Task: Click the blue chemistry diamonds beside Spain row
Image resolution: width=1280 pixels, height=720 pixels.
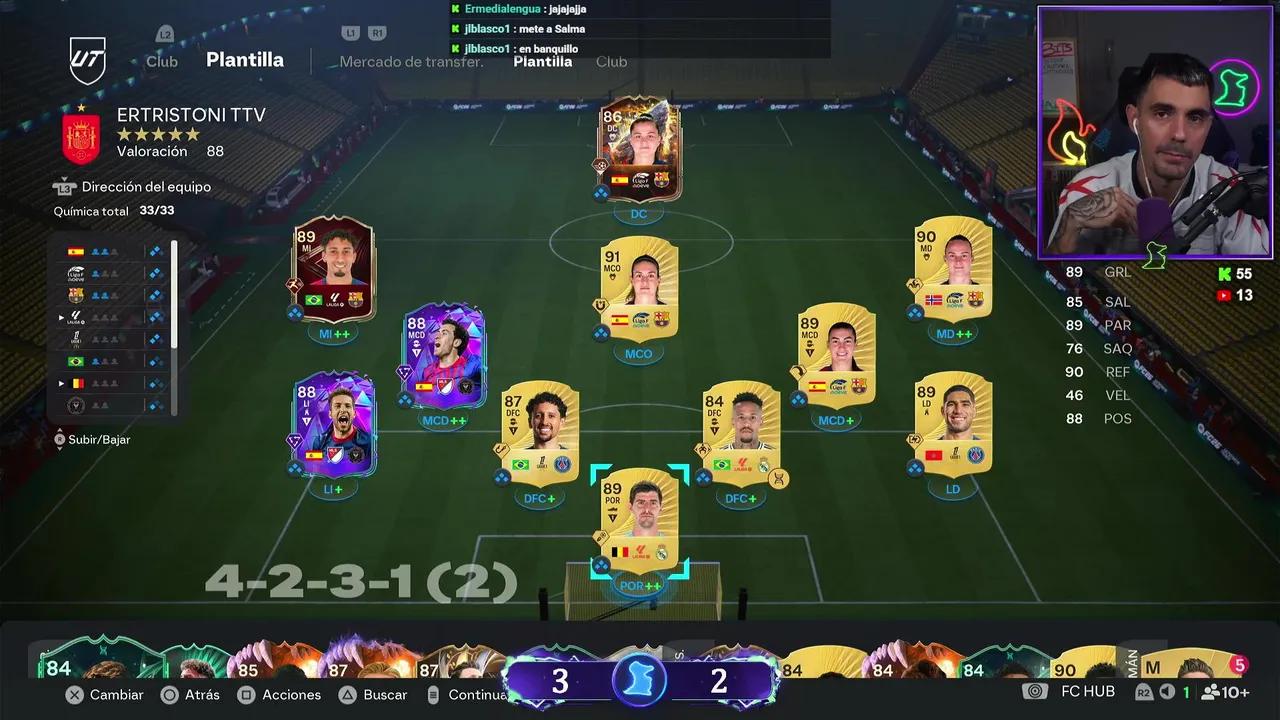Action: [x=155, y=252]
